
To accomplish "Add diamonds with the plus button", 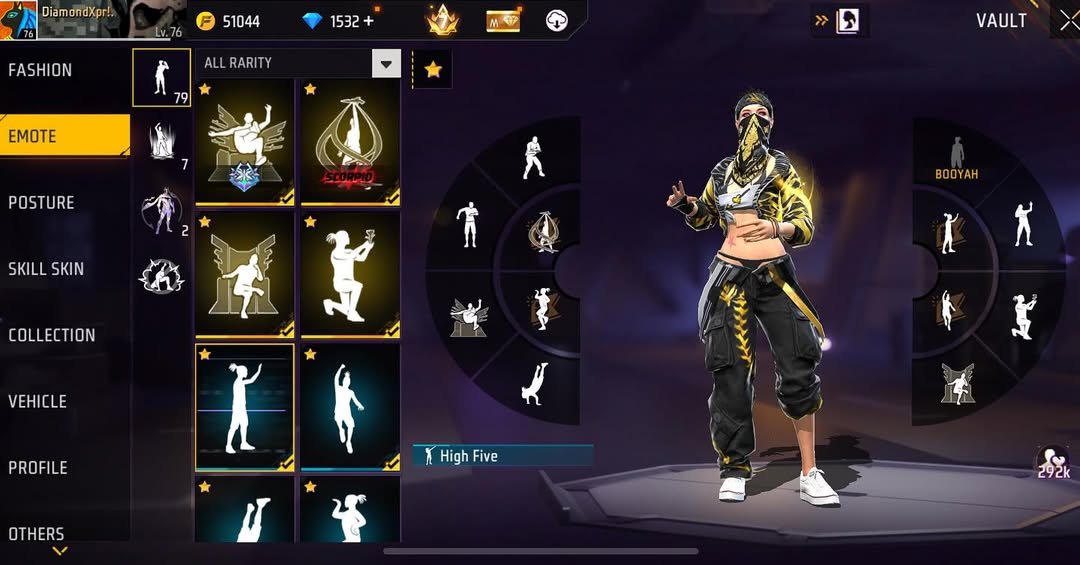I will 369,21.
